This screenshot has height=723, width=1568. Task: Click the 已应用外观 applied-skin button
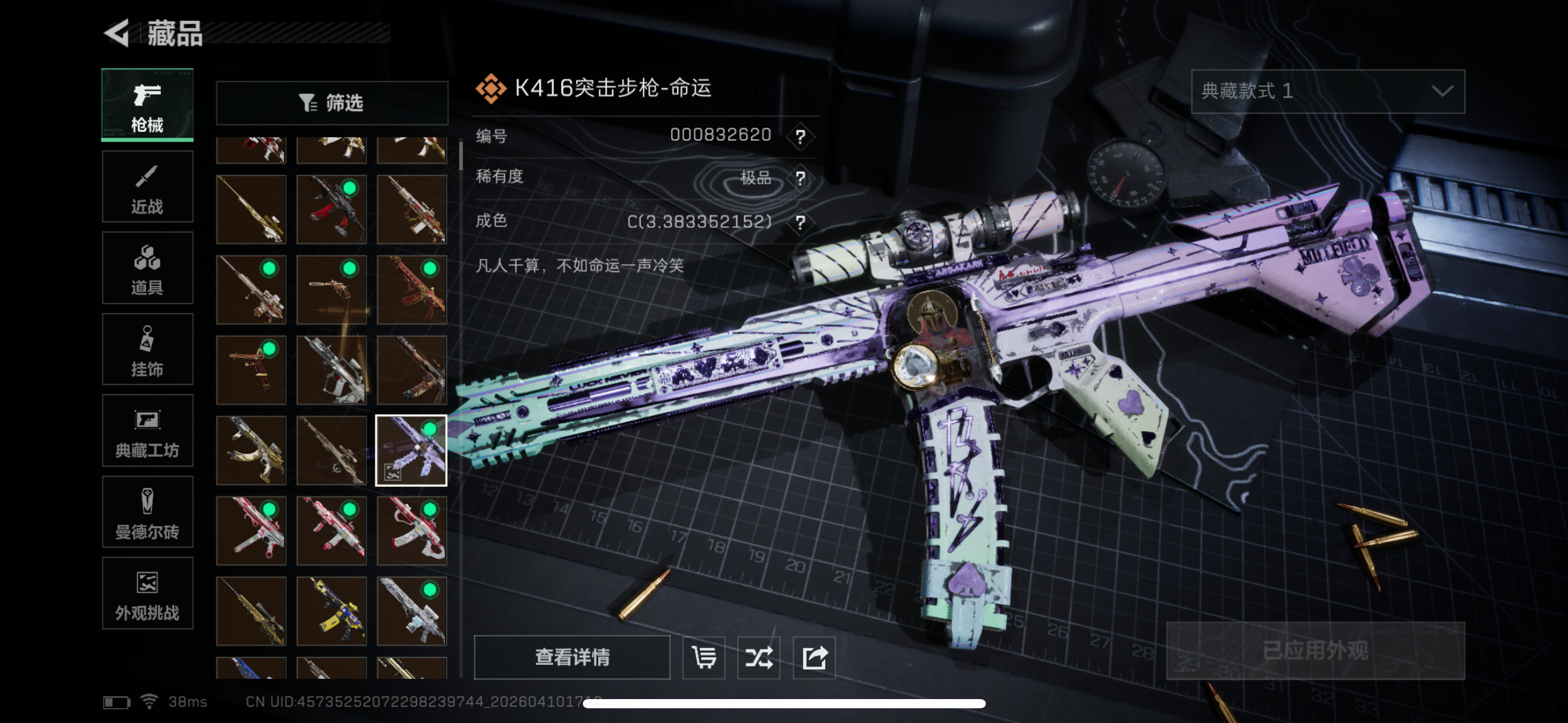pos(1315,651)
